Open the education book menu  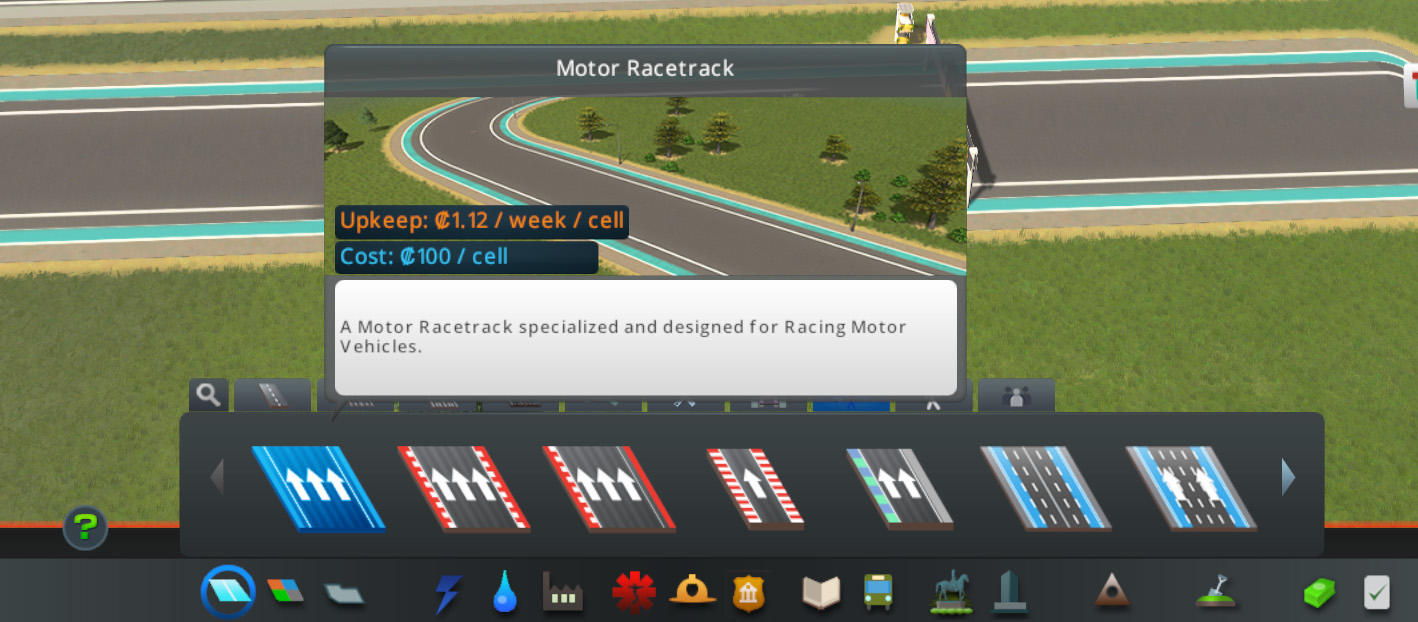point(821,593)
